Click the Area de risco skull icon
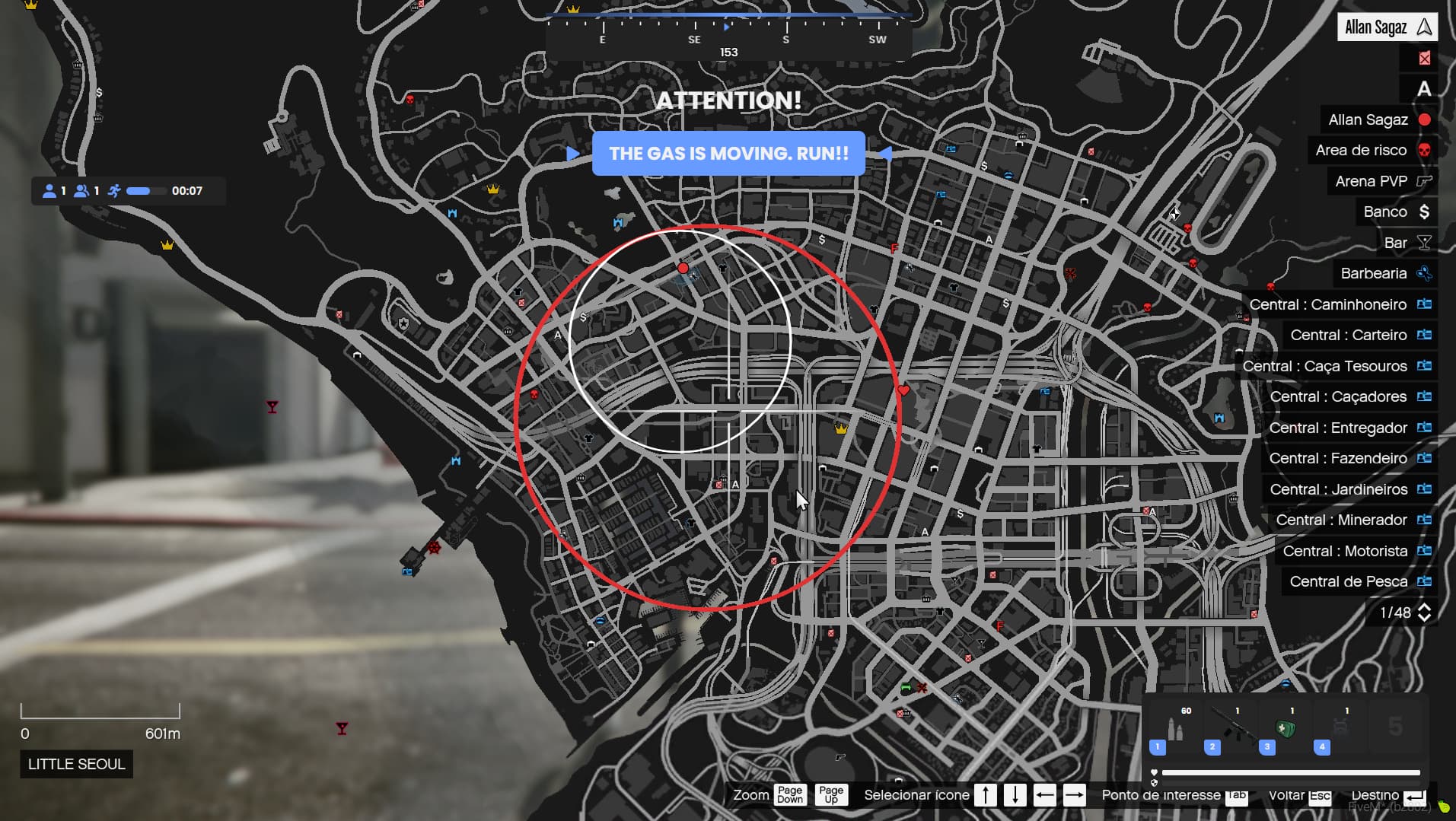 click(x=1424, y=150)
